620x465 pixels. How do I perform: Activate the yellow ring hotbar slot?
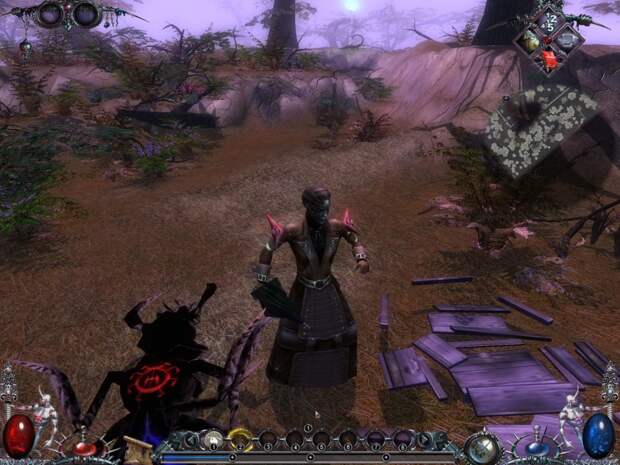tap(240, 437)
